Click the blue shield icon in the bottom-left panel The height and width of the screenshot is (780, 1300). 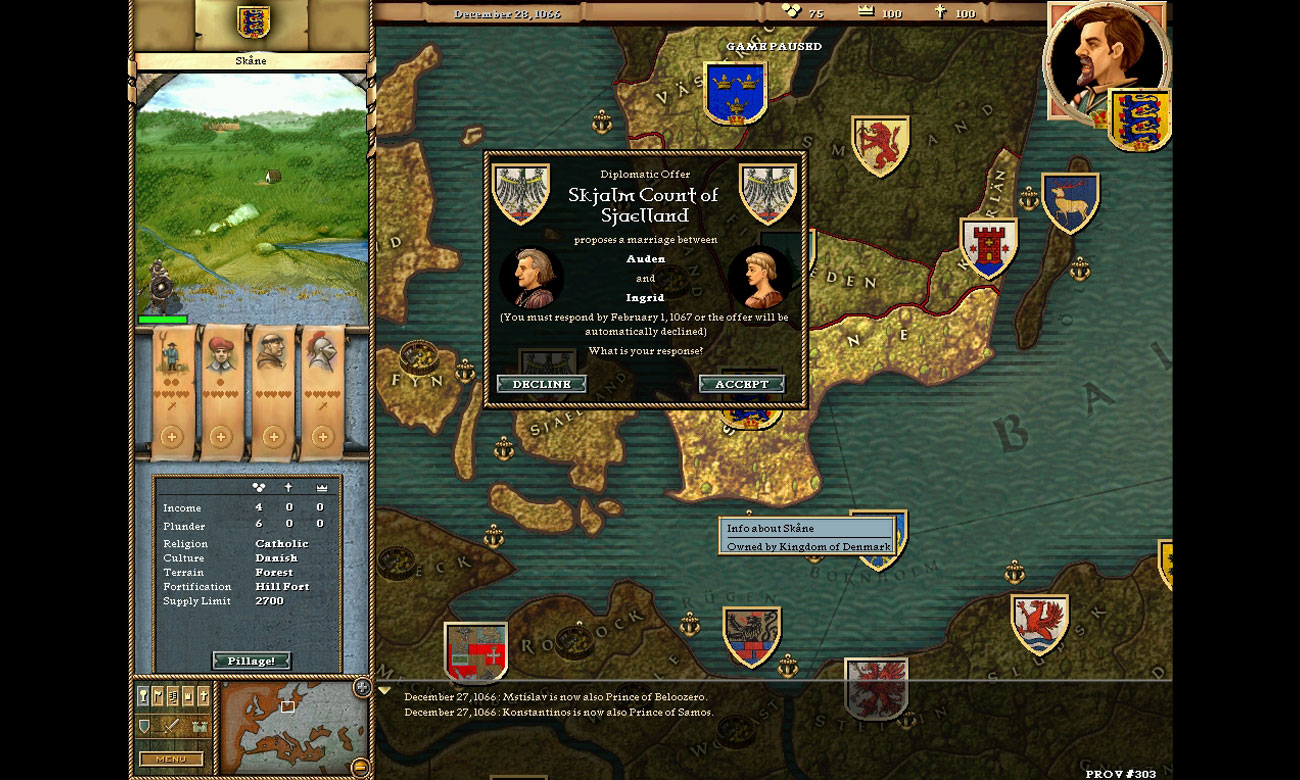143,726
